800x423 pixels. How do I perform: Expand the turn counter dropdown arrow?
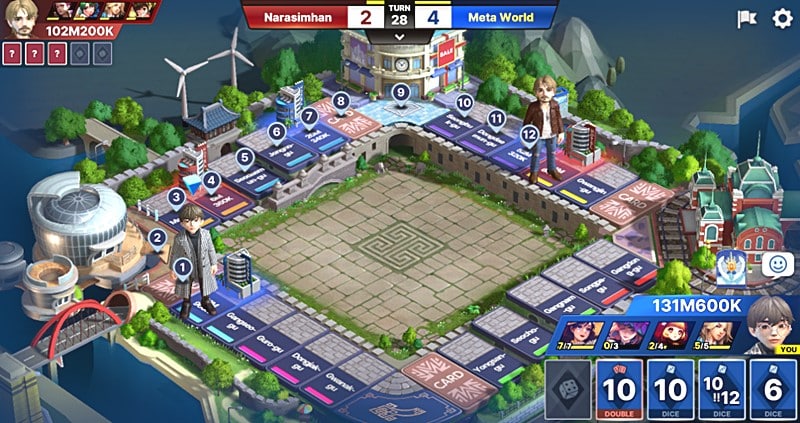[x=399, y=36]
